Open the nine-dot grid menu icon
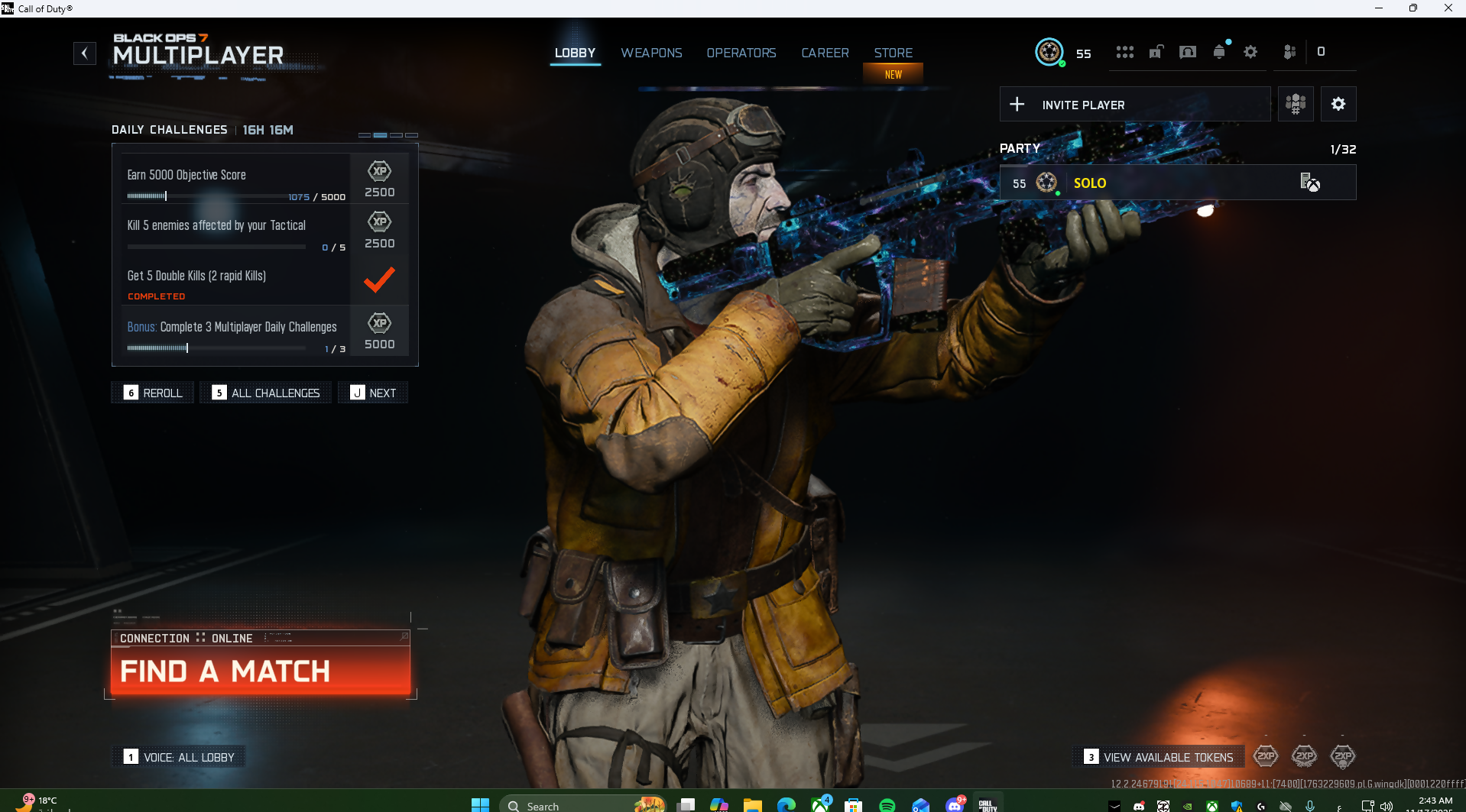This screenshot has height=812, width=1466. (x=1124, y=52)
